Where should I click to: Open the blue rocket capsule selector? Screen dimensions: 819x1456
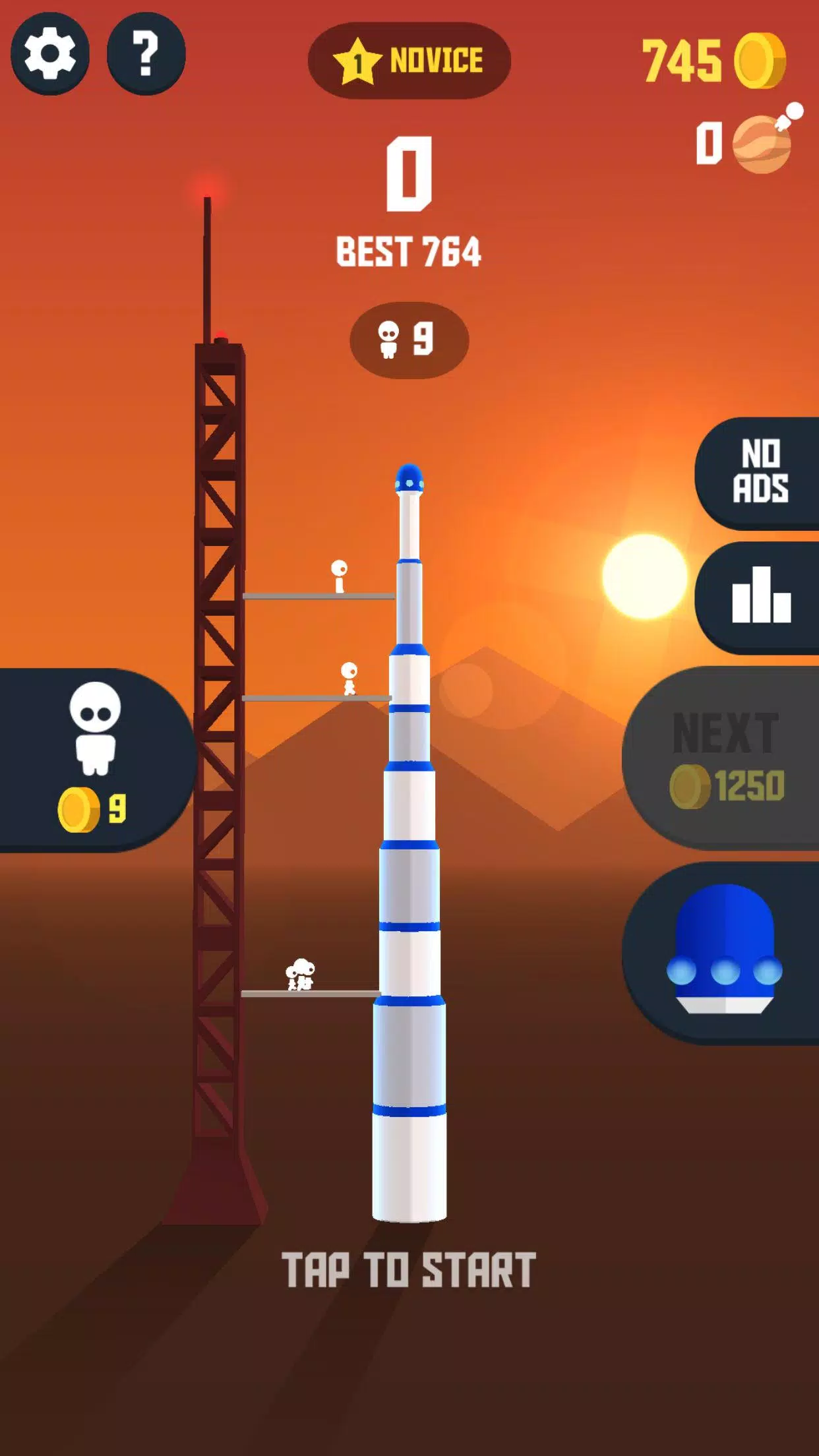(x=724, y=952)
